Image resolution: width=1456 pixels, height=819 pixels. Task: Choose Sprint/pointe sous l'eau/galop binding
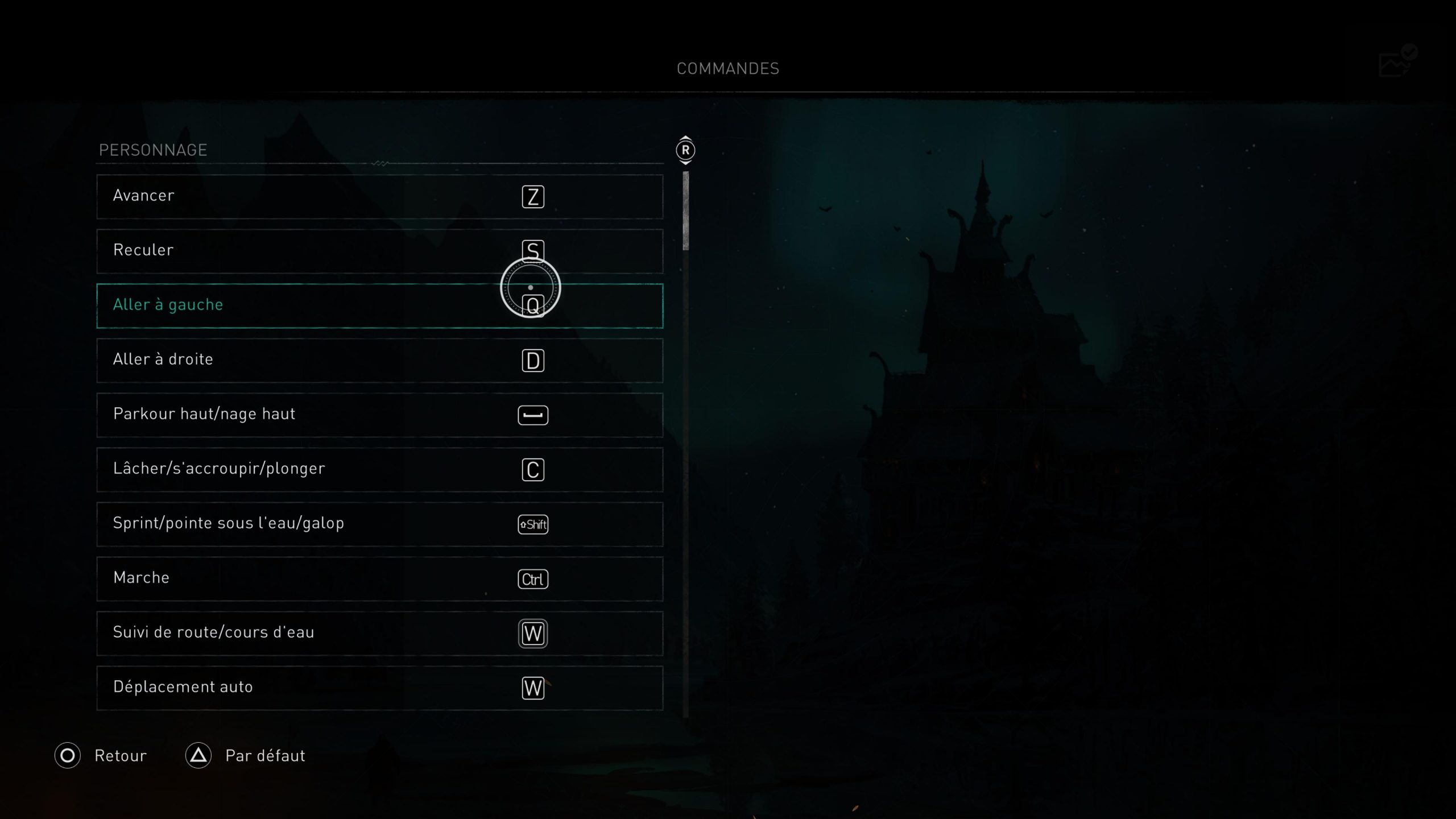[x=379, y=524]
